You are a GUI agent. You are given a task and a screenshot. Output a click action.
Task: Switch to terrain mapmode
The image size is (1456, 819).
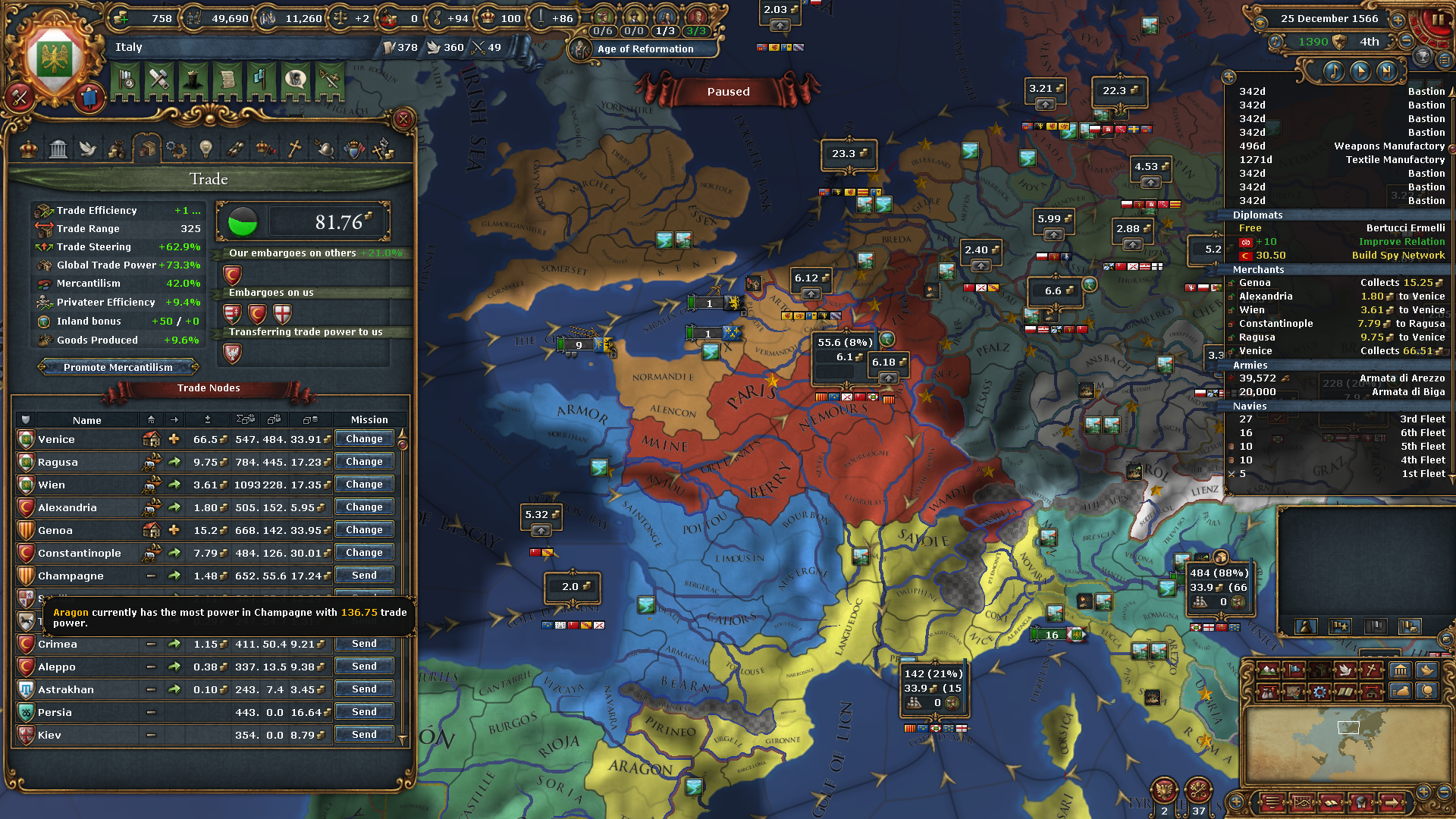point(1269,671)
